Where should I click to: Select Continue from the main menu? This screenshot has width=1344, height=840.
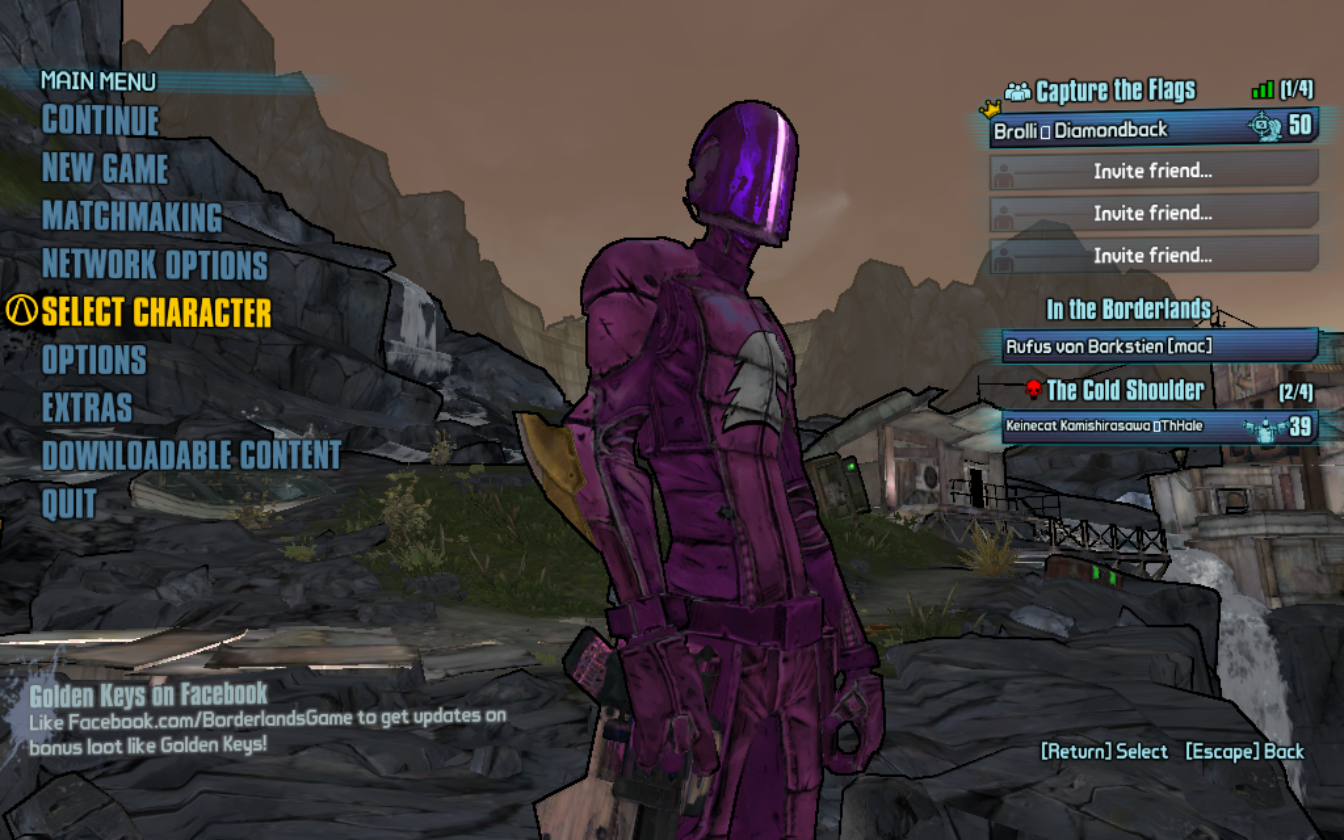tap(100, 121)
